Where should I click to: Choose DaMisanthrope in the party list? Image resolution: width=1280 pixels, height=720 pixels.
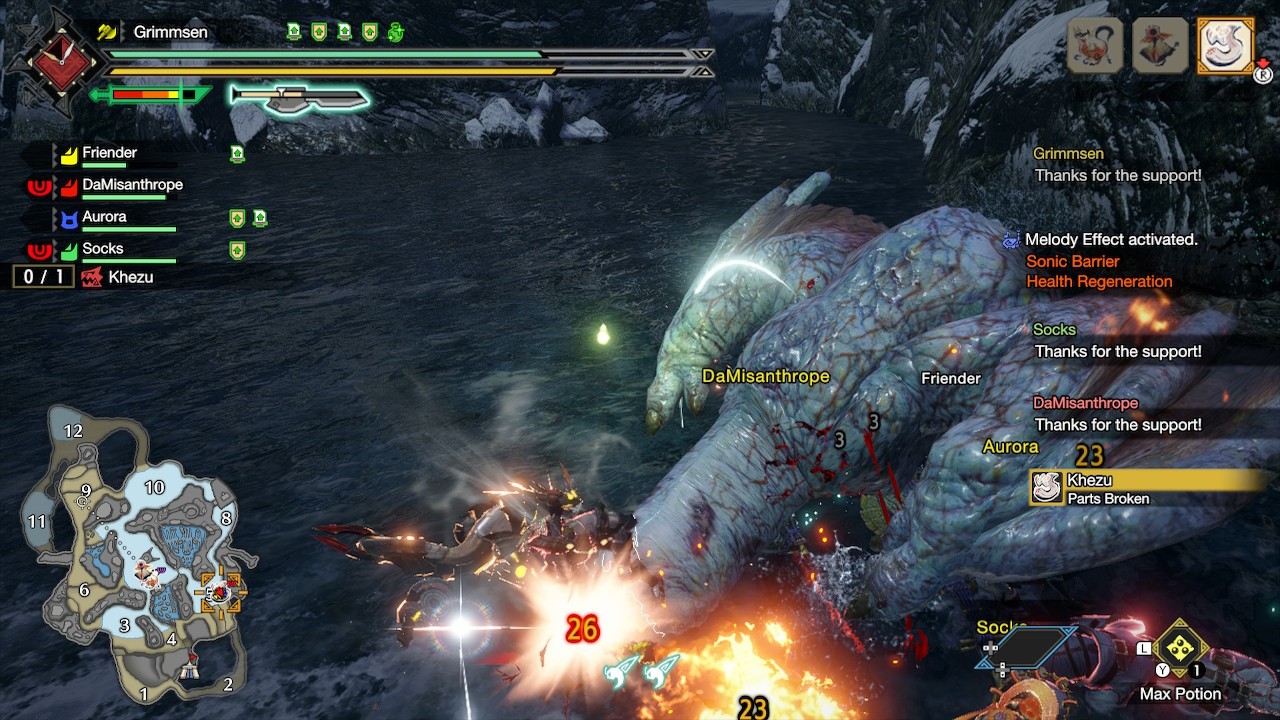click(131, 186)
